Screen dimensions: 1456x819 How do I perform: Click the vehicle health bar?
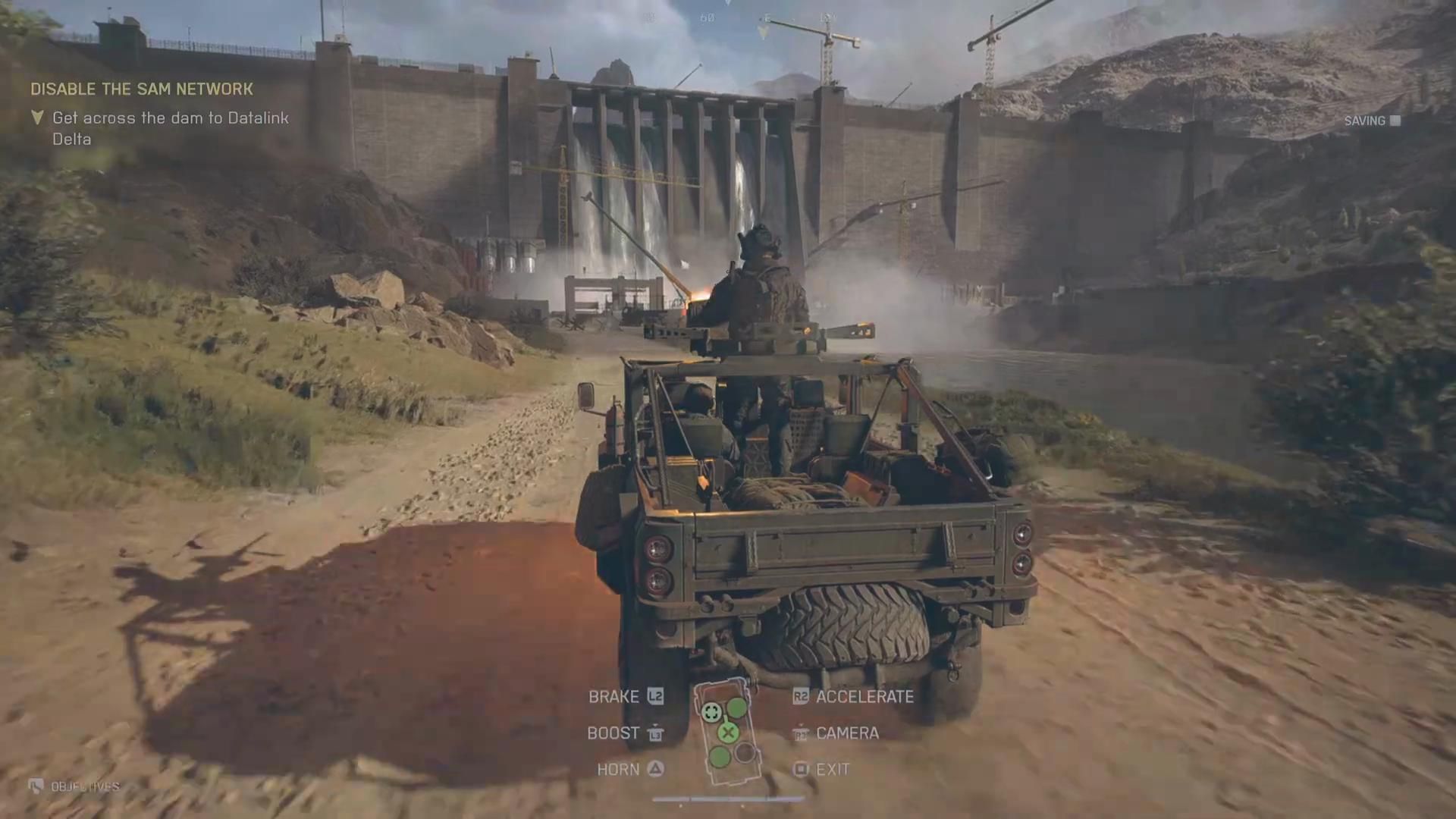coord(728,797)
